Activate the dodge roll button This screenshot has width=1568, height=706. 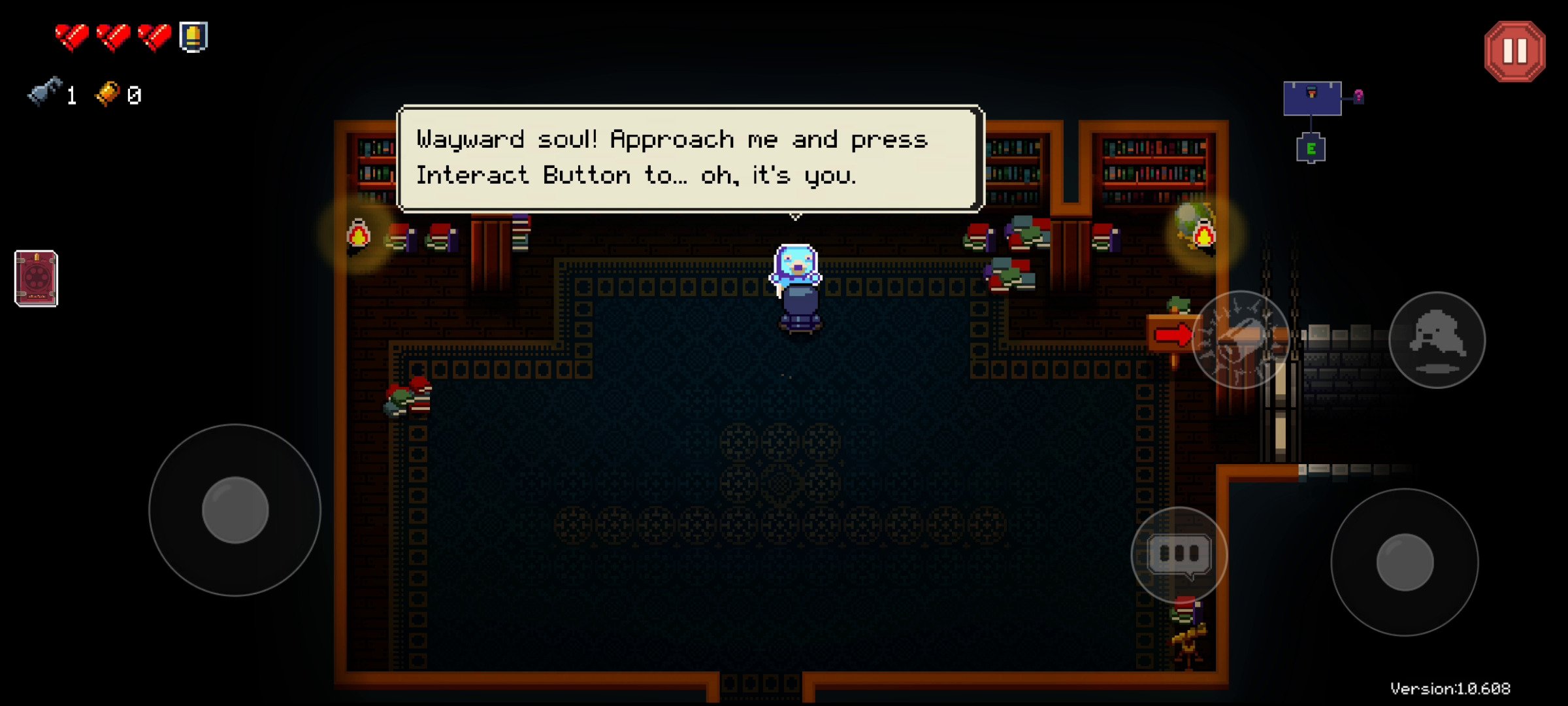tap(1437, 340)
